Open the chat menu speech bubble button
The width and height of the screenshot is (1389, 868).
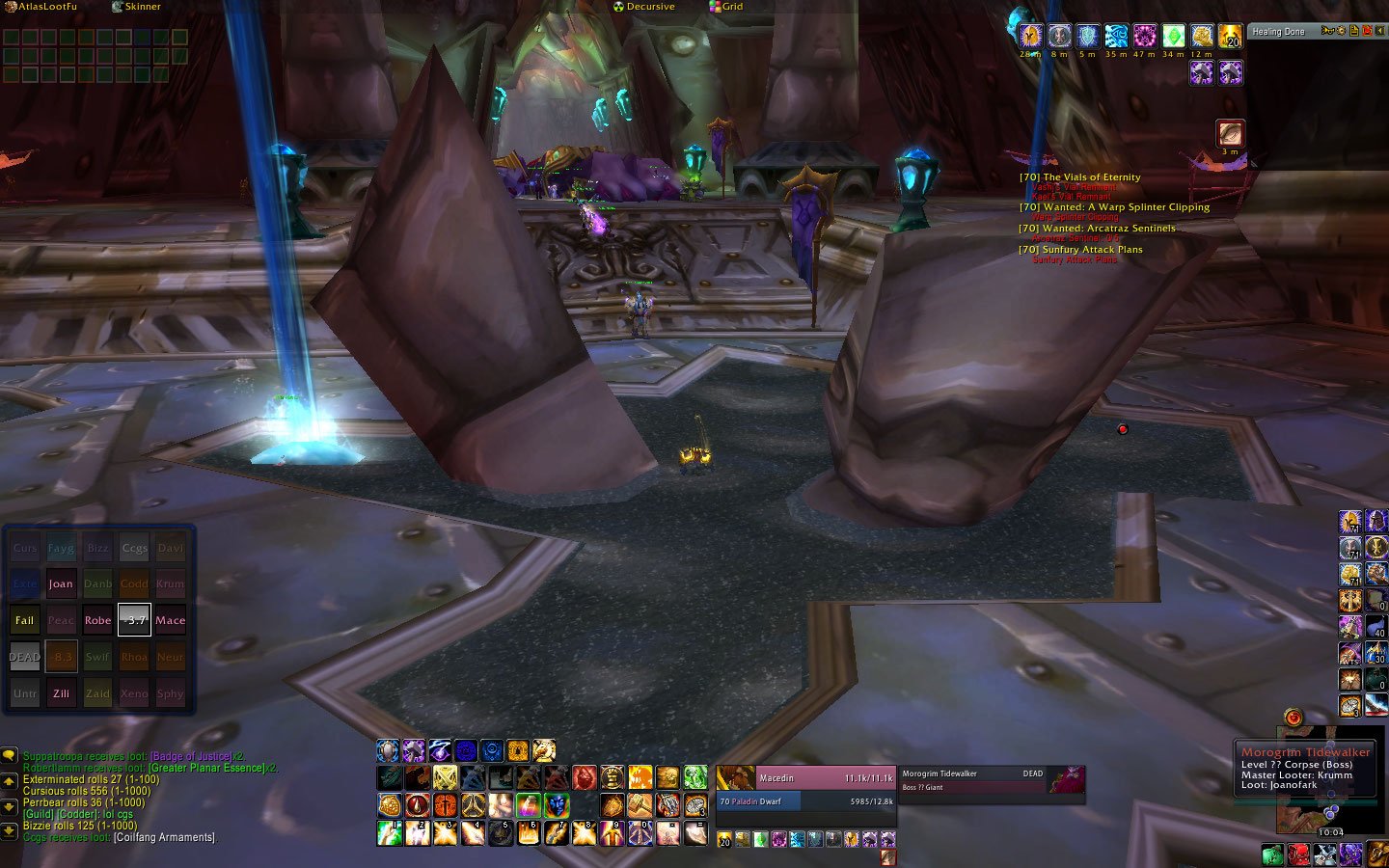10,755
